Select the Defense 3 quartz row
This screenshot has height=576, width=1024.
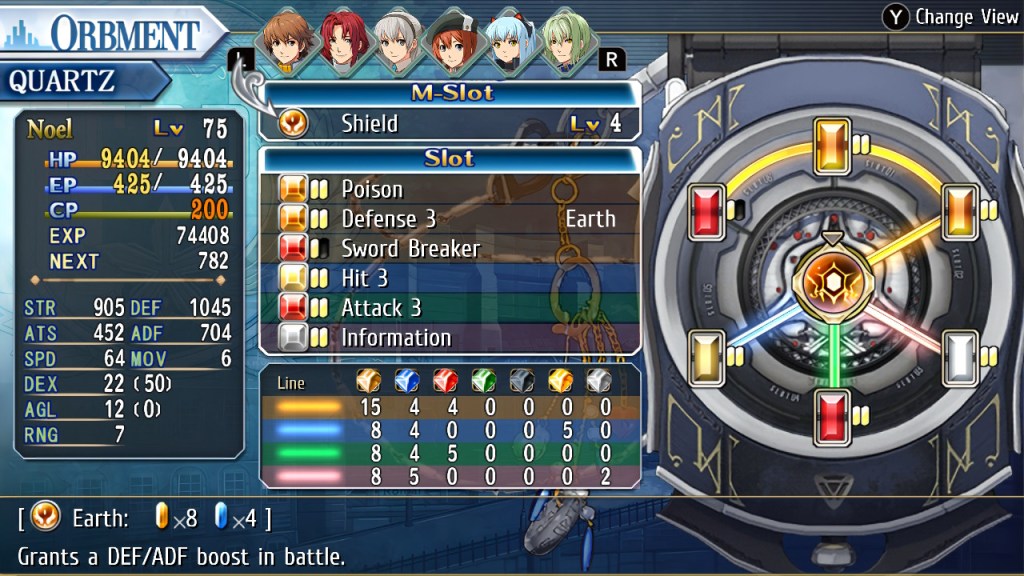pos(450,219)
